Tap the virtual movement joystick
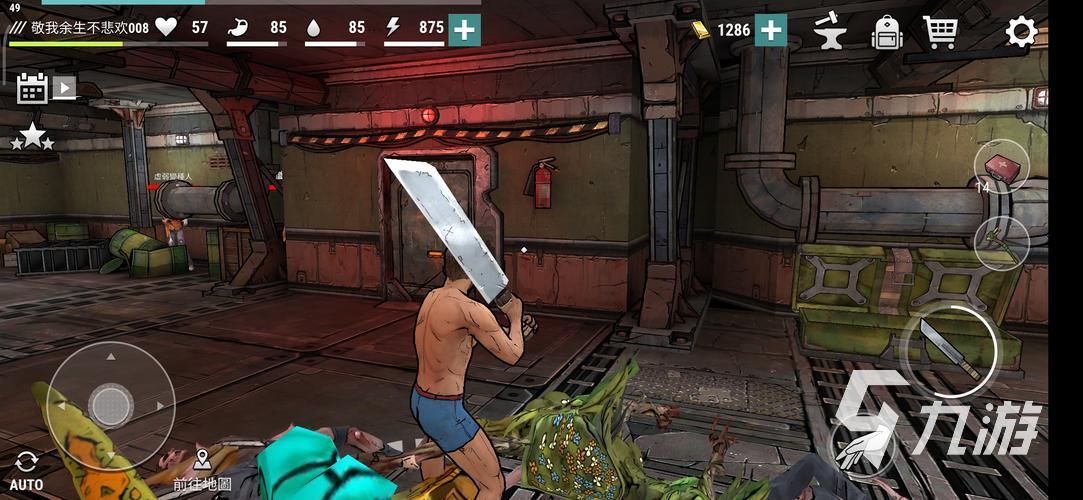This screenshot has height=500, width=1083. click(x=110, y=405)
